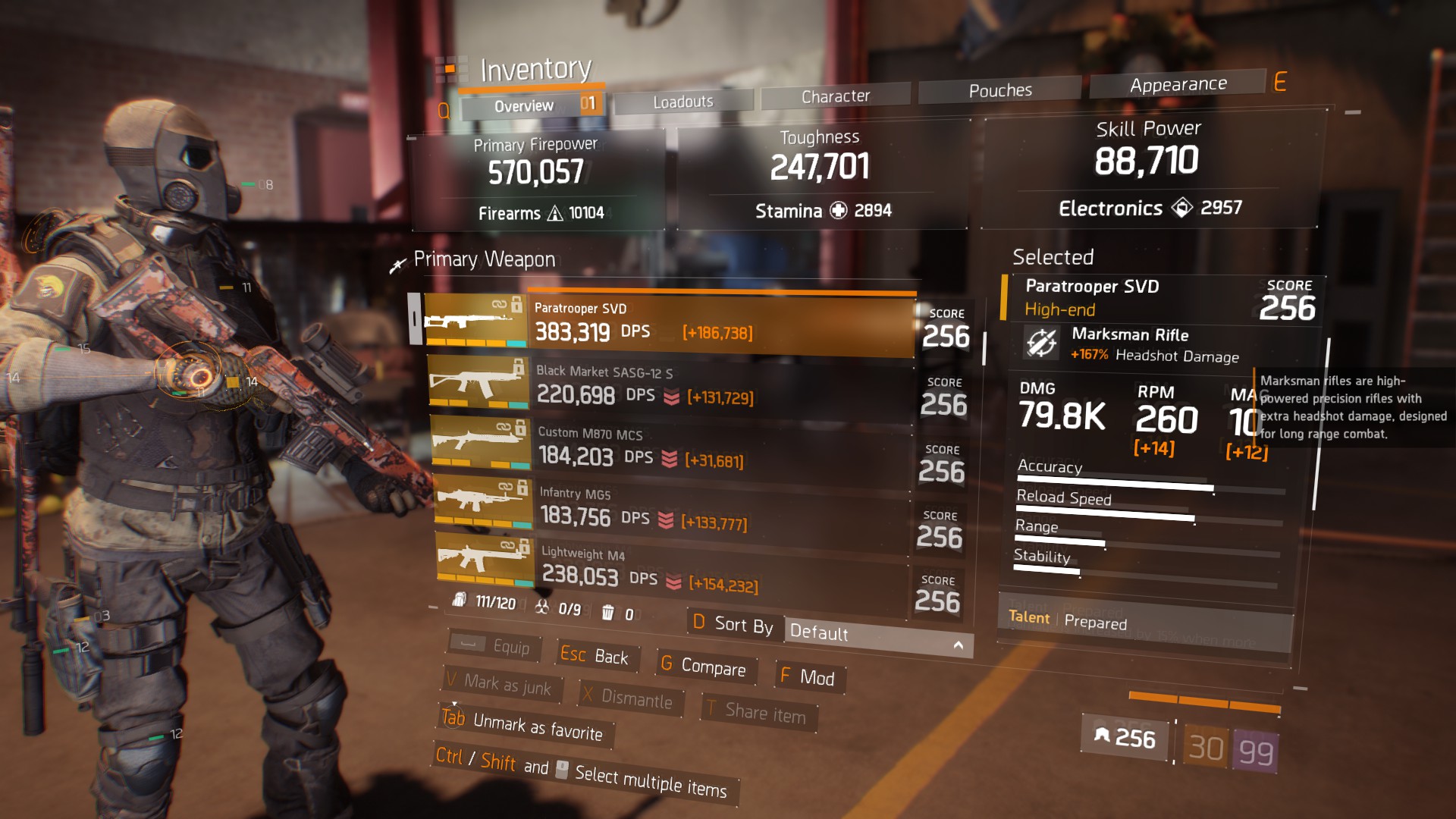Screen dimensions: 1456x819
Task: Open the Sort By Default dropdown
Action: (x=877, y=635)
